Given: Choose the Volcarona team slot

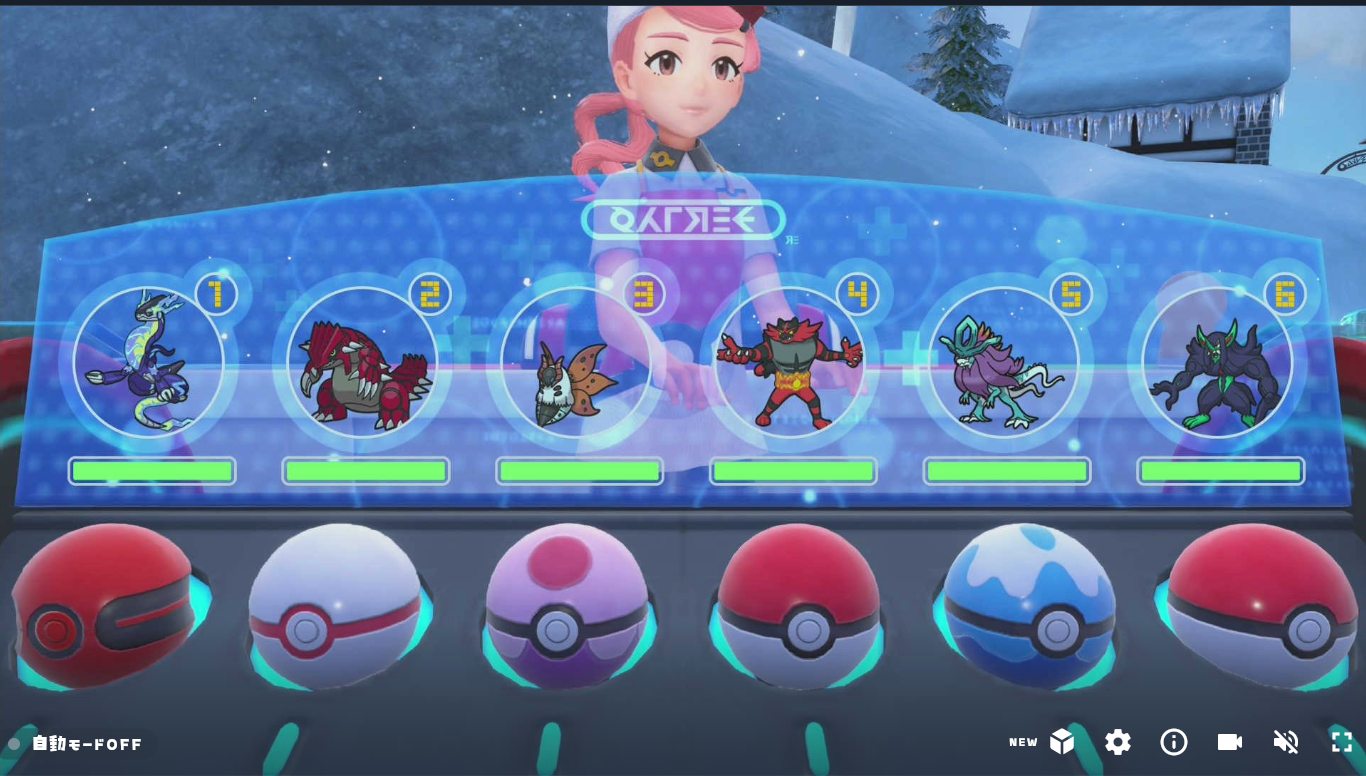Looking at the screenshot, I should [x=576, y=361].
